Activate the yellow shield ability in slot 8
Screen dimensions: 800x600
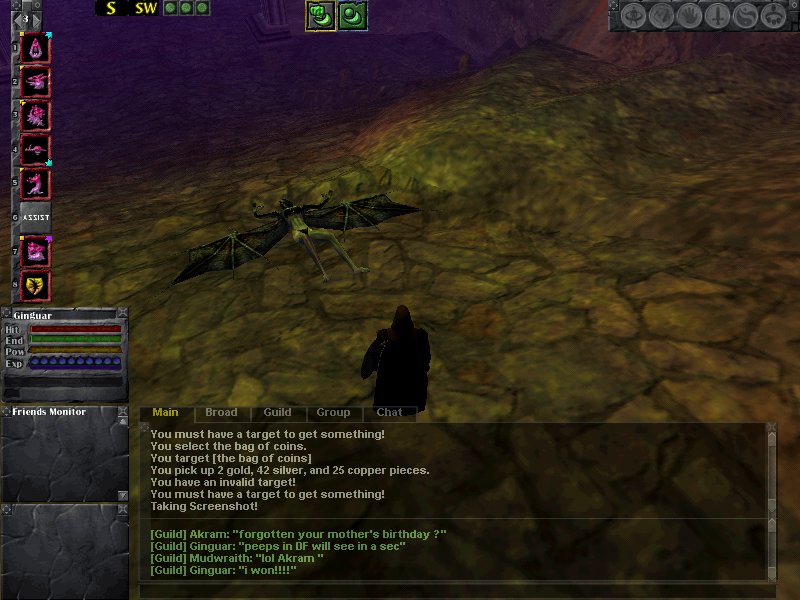pos(36,286)
